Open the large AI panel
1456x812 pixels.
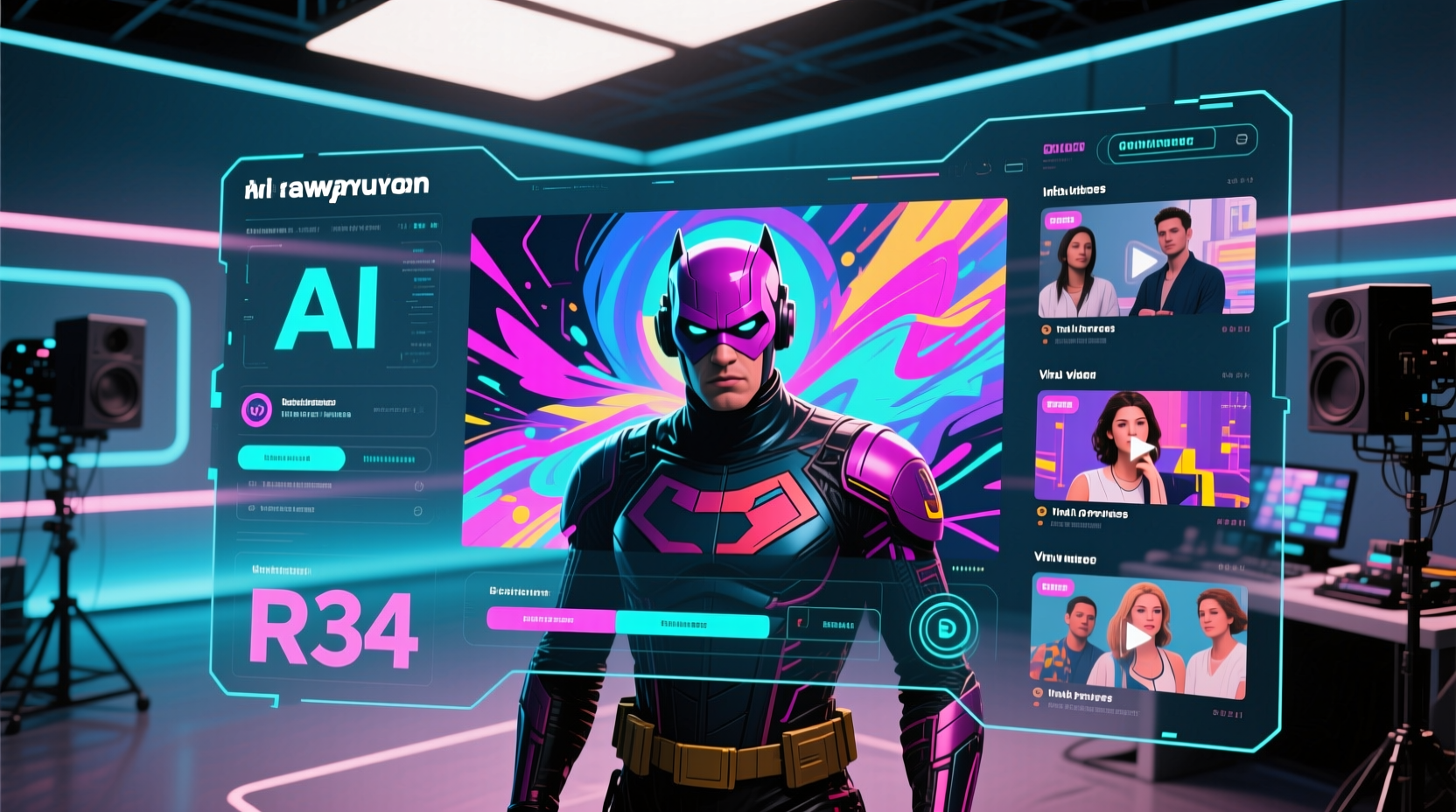click(x=329, y=308)
